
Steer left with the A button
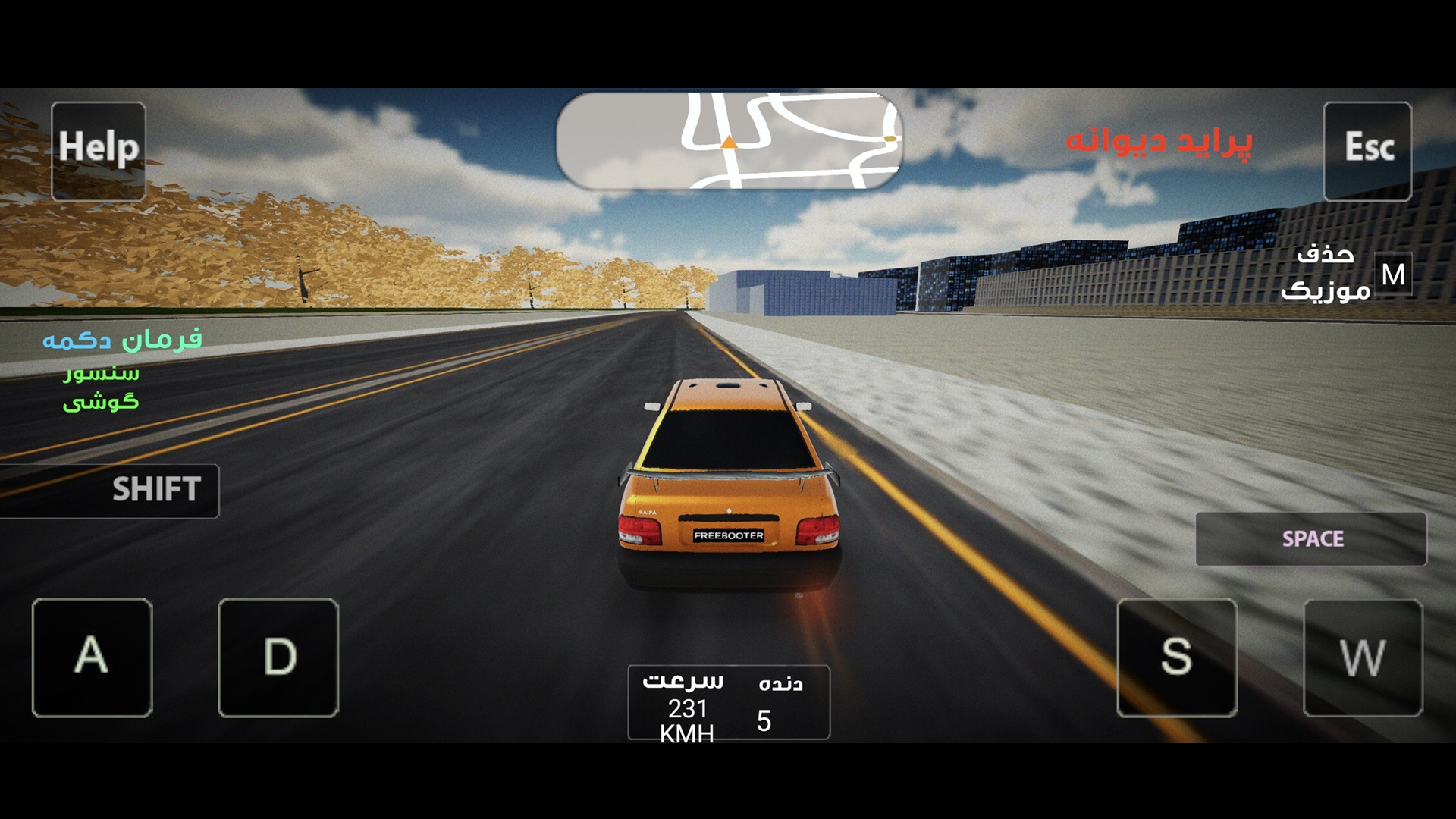[x=92, y=657]
